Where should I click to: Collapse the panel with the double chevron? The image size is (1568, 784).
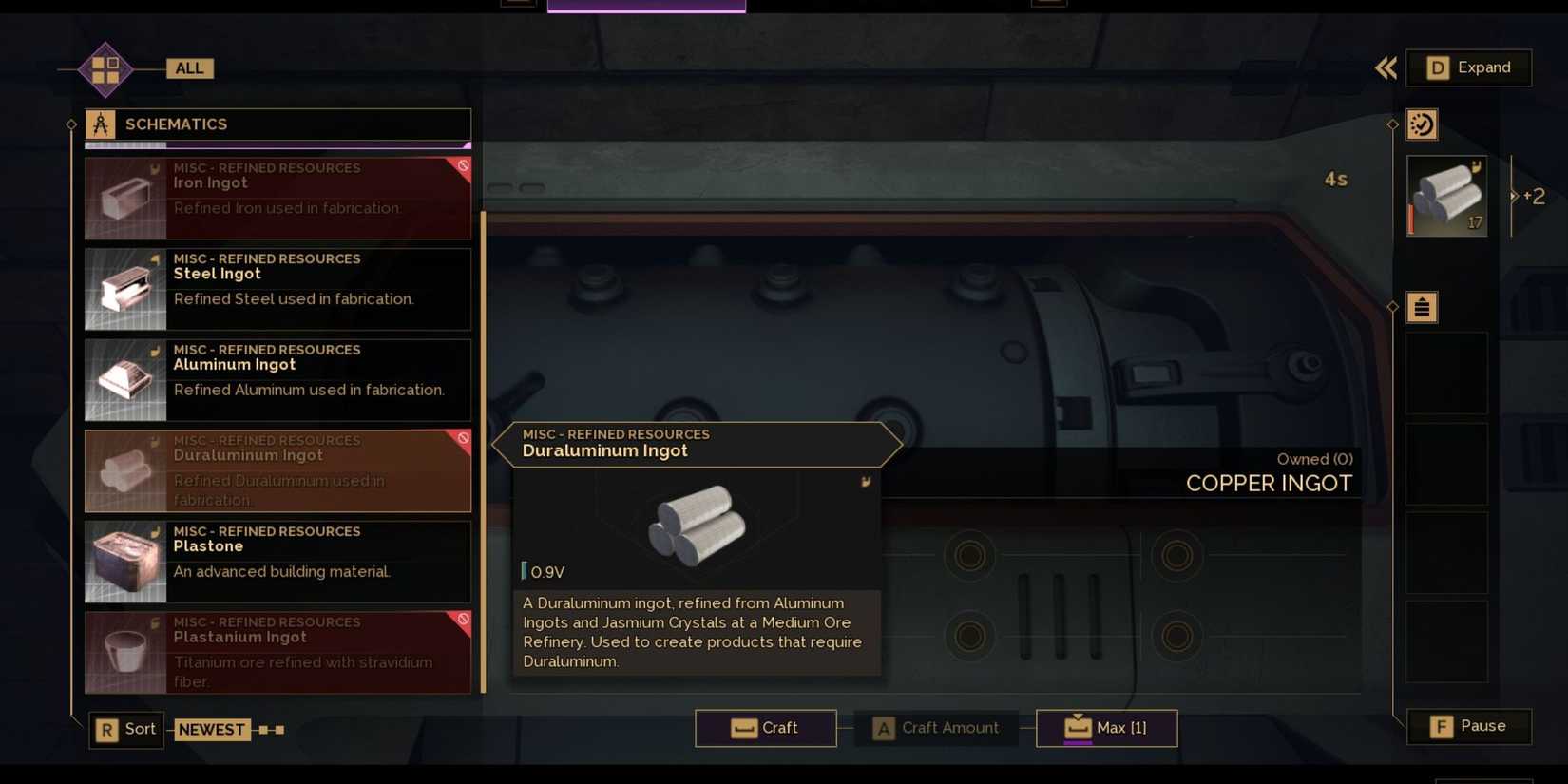tap(1385, 67)
